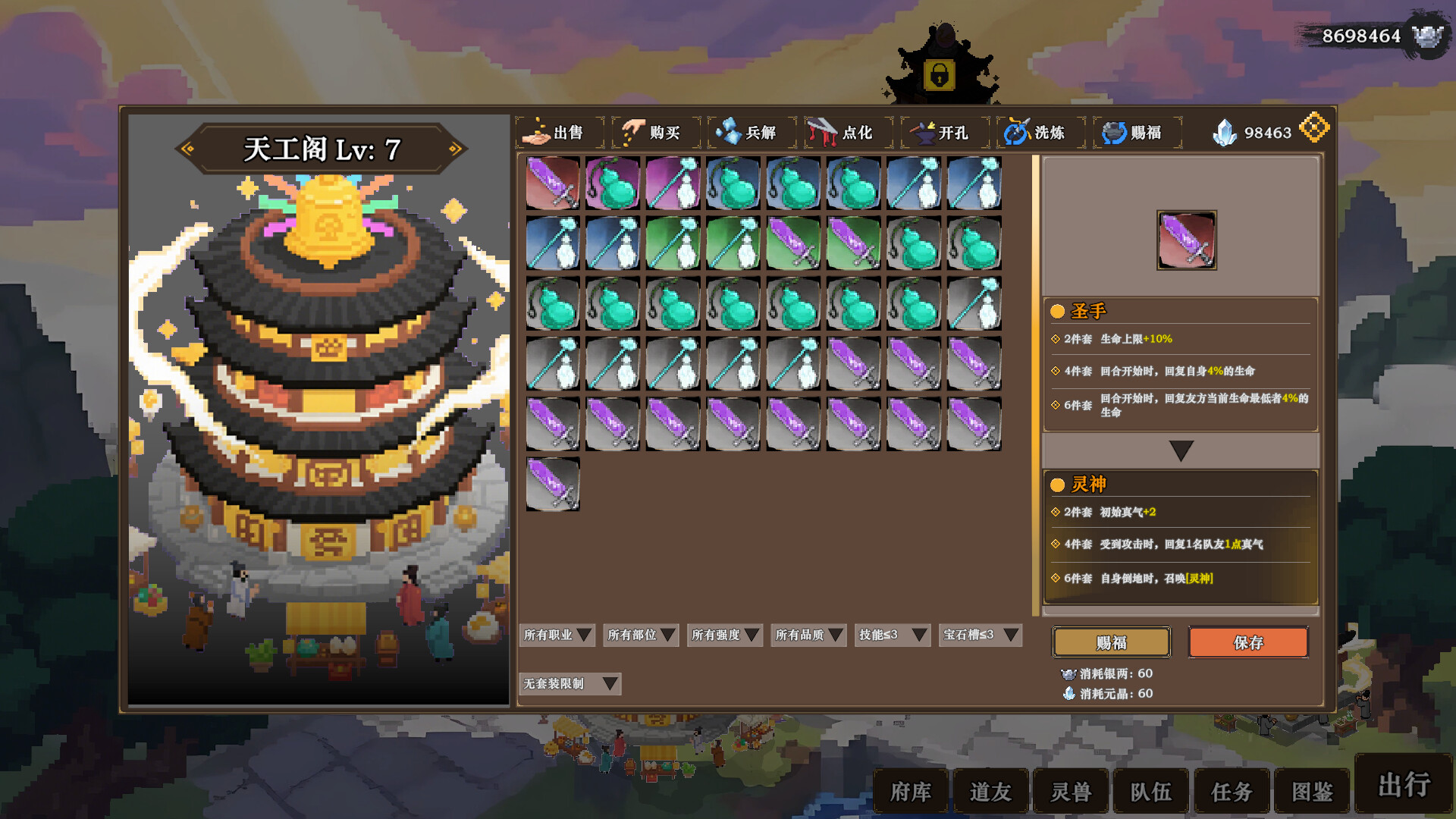1456x819 pixels.
Task: Open the 技能≤3 skill filter dropdown
Action: [x=893, y=635]
